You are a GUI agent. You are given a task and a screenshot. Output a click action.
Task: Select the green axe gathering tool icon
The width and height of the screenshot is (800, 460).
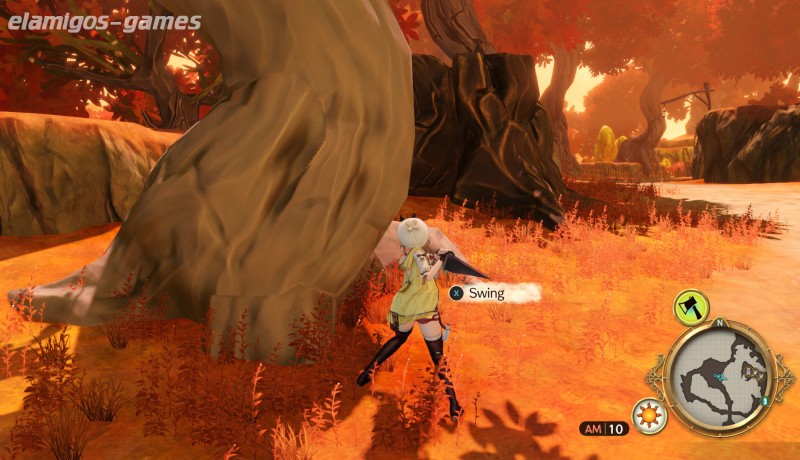point(691,307)
